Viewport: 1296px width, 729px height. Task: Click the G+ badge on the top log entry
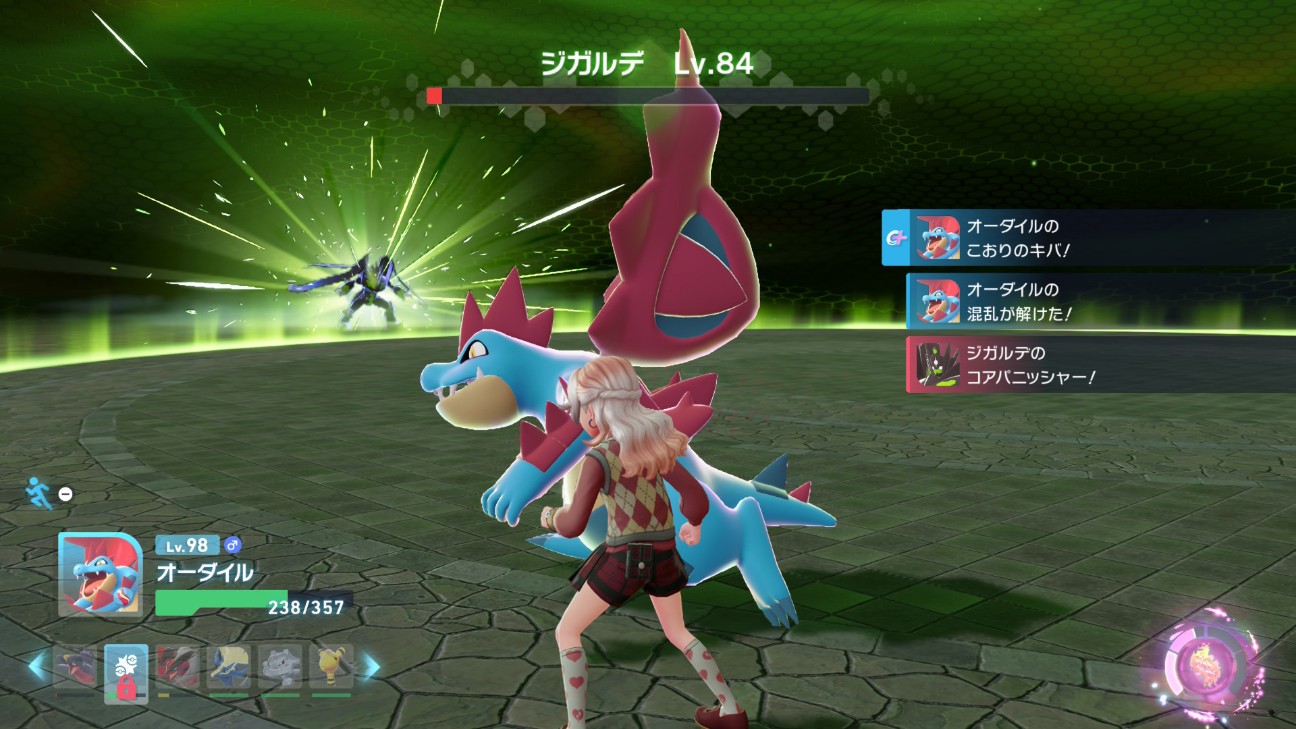[x=896, y=236]
